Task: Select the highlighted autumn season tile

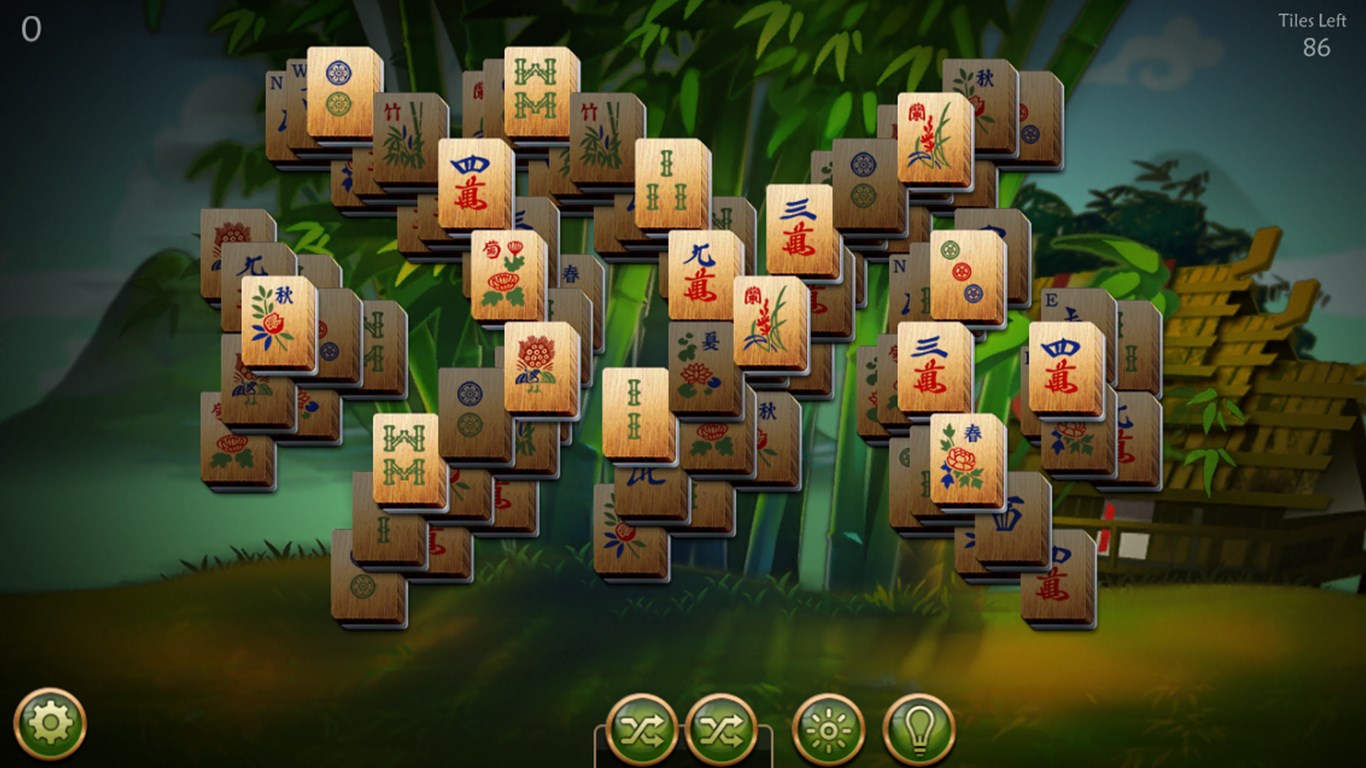Action: pyautogui.click(x=278, y=321)
